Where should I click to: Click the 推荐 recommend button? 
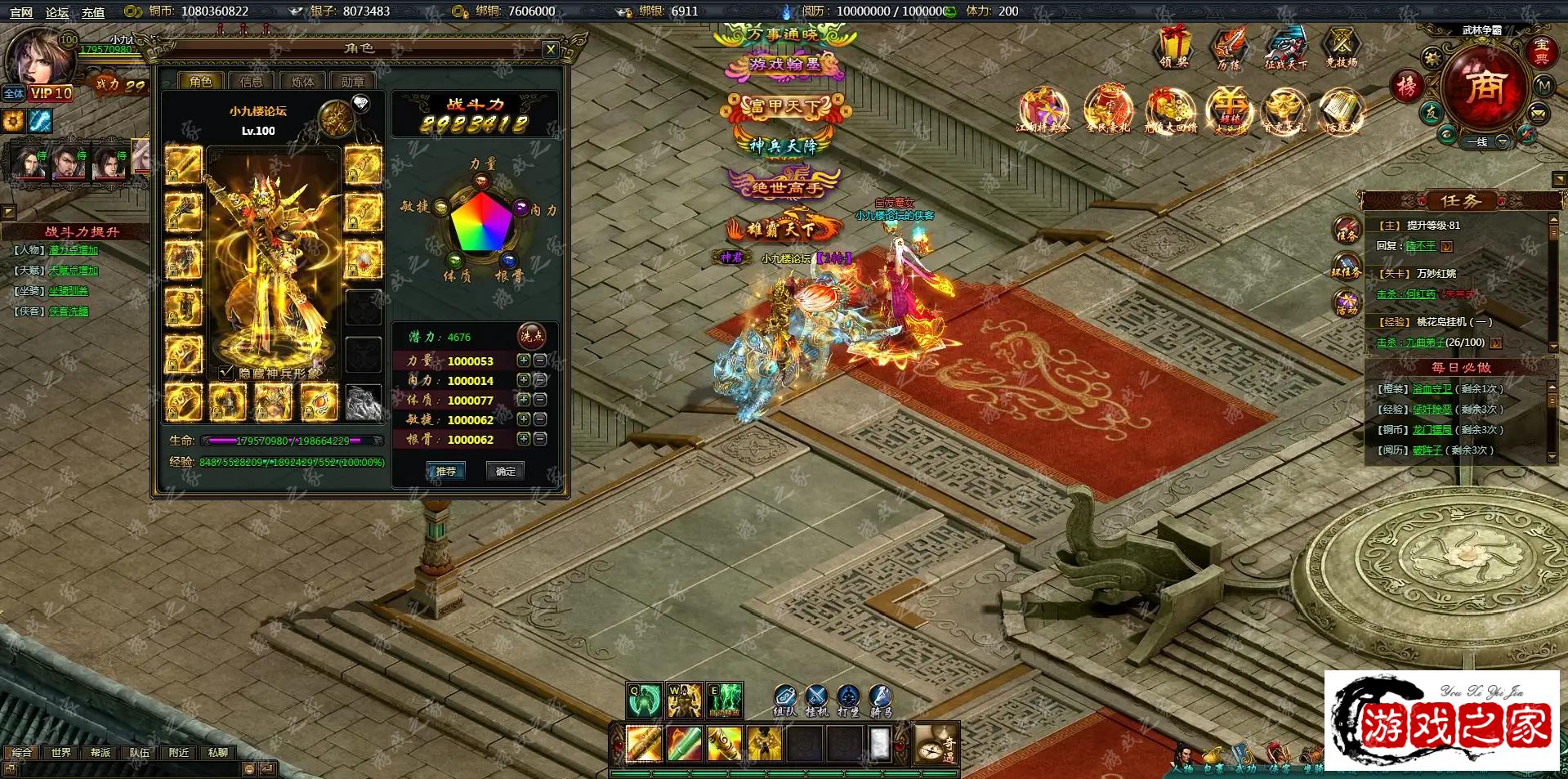tap(445, 471)
